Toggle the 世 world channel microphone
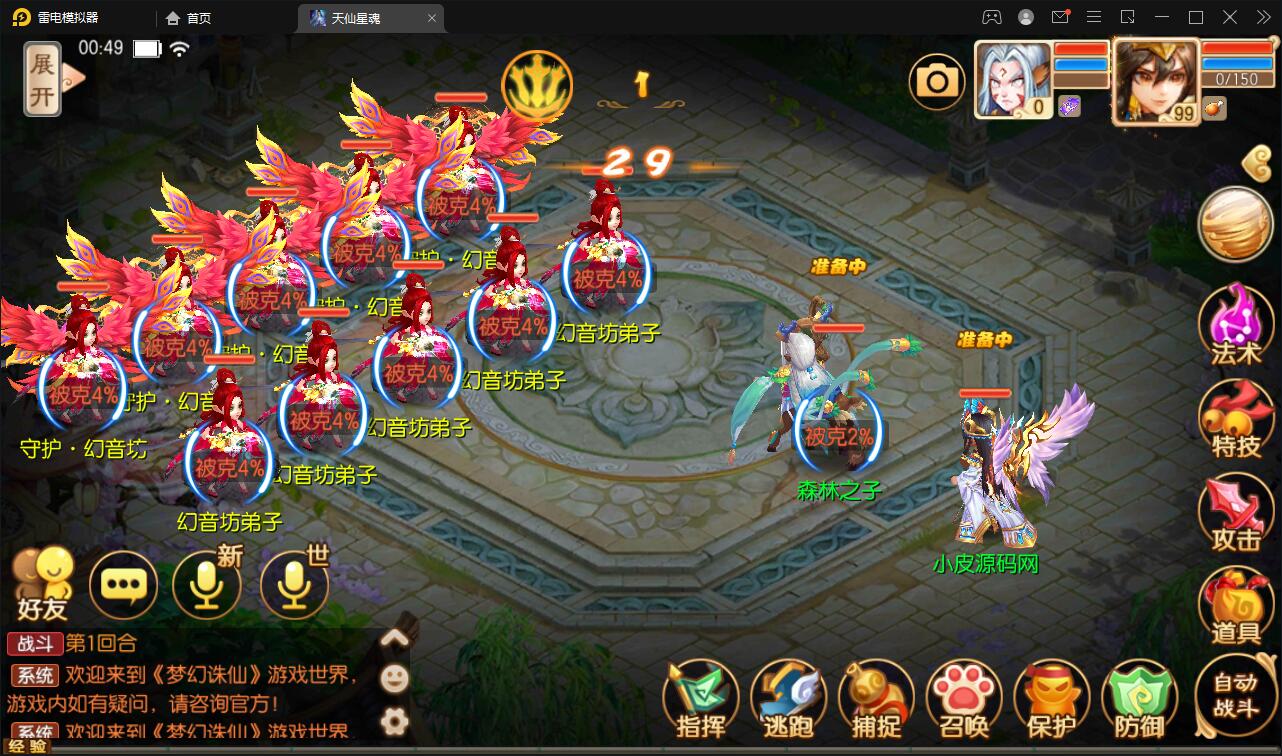Screen dimensions: 1282x756 [295, 586]
